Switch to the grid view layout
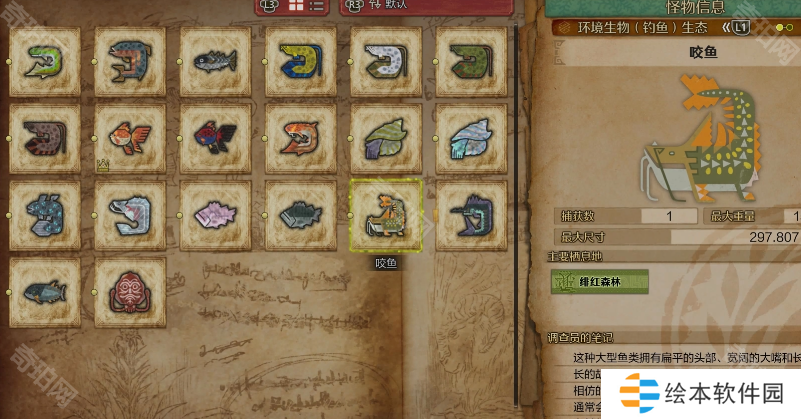This screenshot has width=801, height=419. point(296,6)
